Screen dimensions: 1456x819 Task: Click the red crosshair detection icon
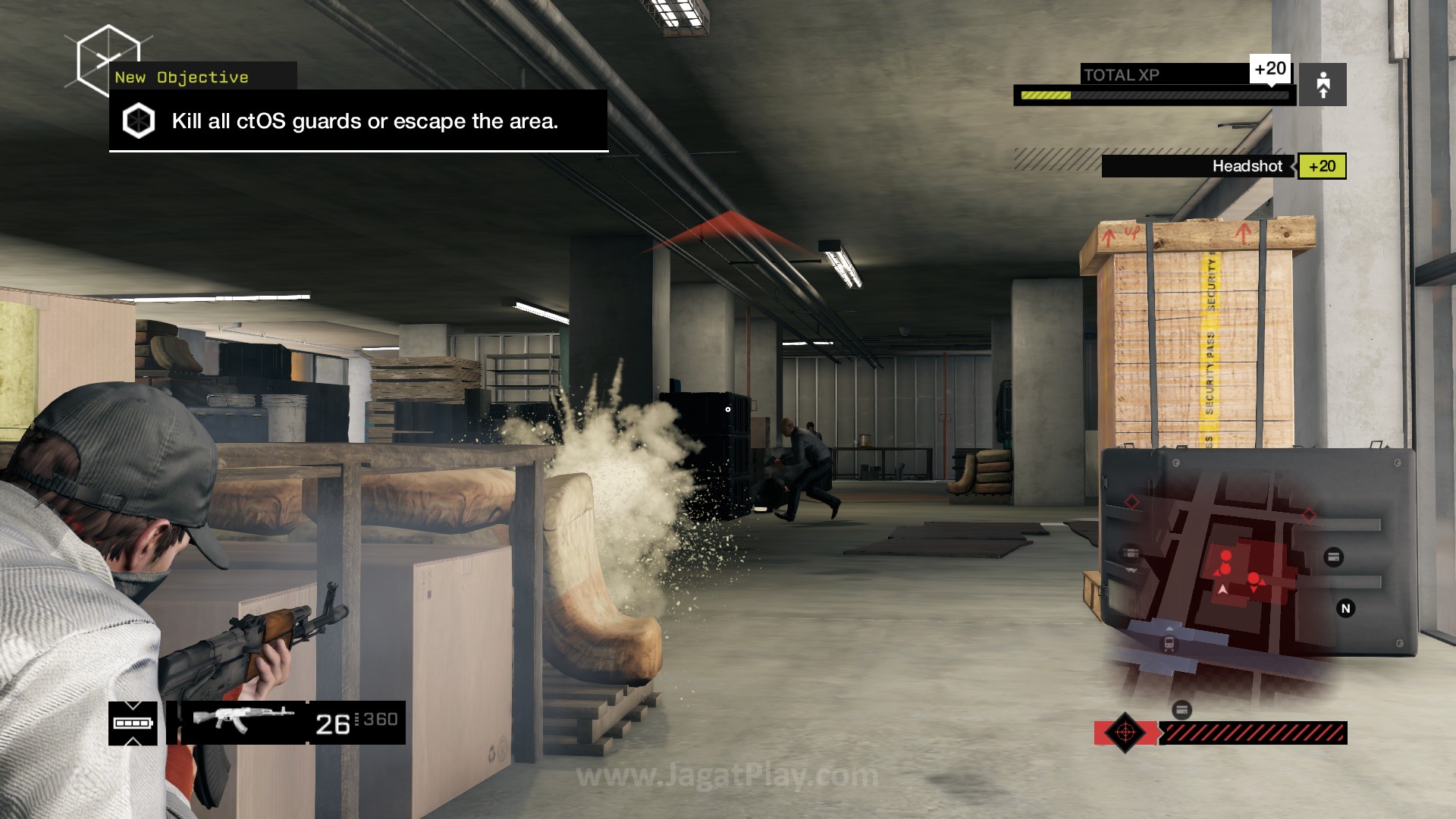(x=1125, y=733)
